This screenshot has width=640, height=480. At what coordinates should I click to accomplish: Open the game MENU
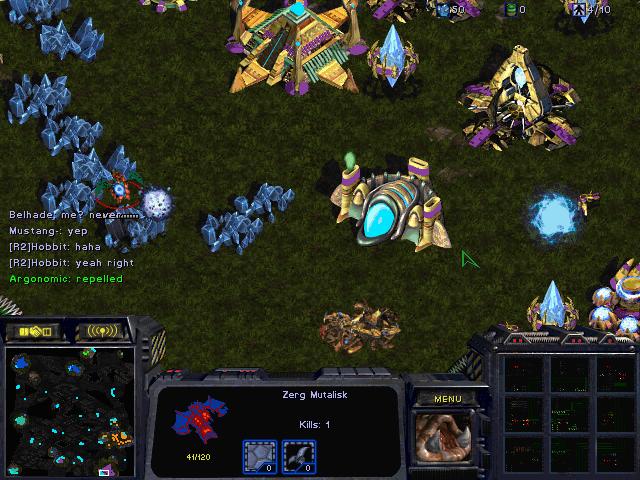[x=448, y=399]
